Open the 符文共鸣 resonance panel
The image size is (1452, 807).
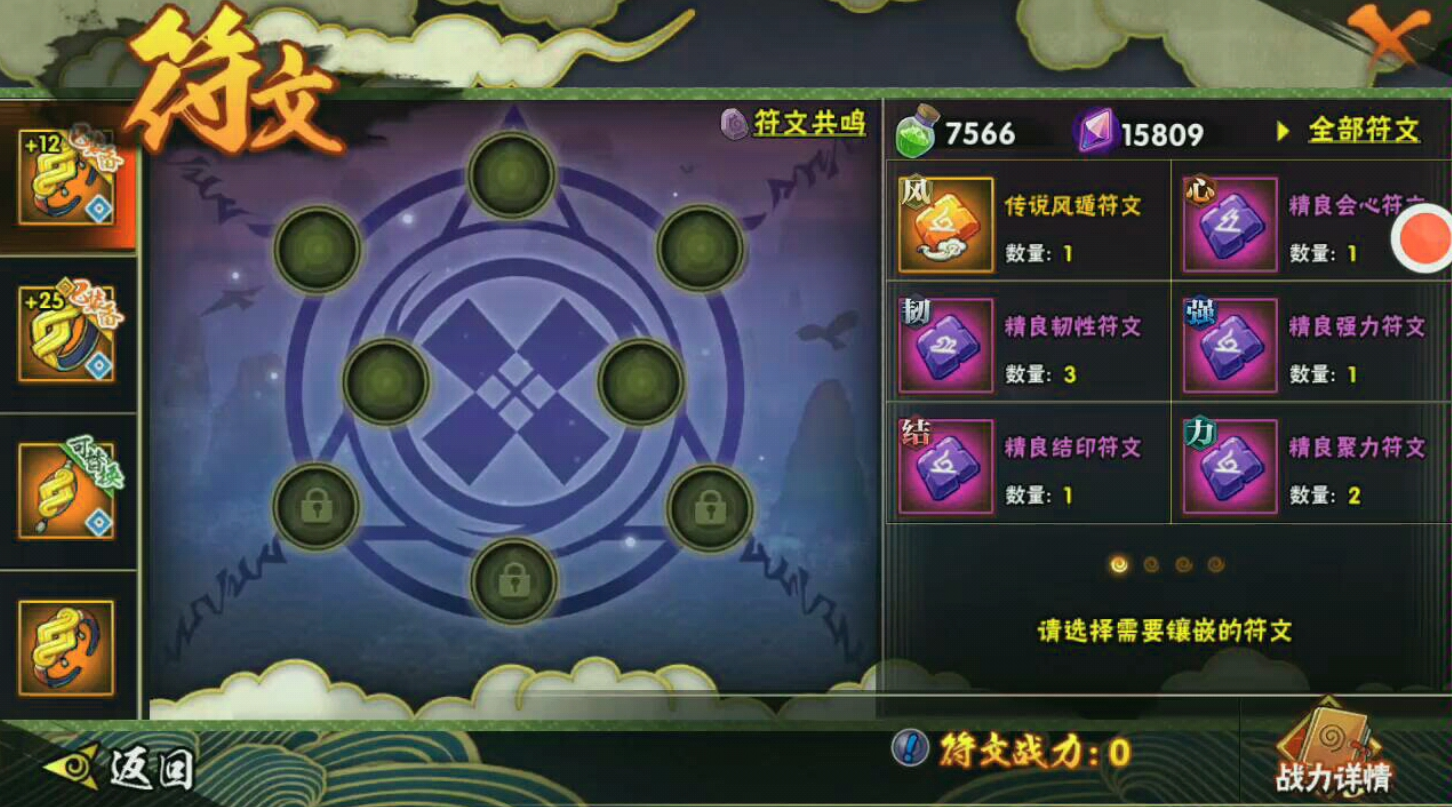(x=806, y=123)
